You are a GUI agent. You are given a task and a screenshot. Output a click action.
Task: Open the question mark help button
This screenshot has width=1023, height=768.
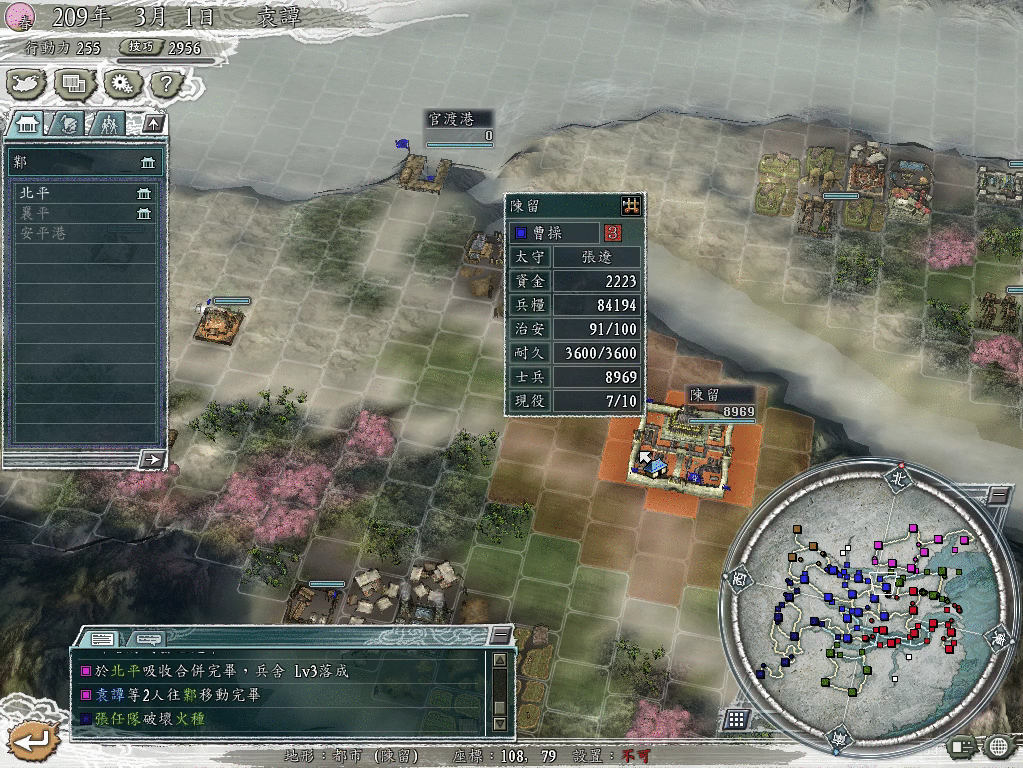tap(167, 84)
